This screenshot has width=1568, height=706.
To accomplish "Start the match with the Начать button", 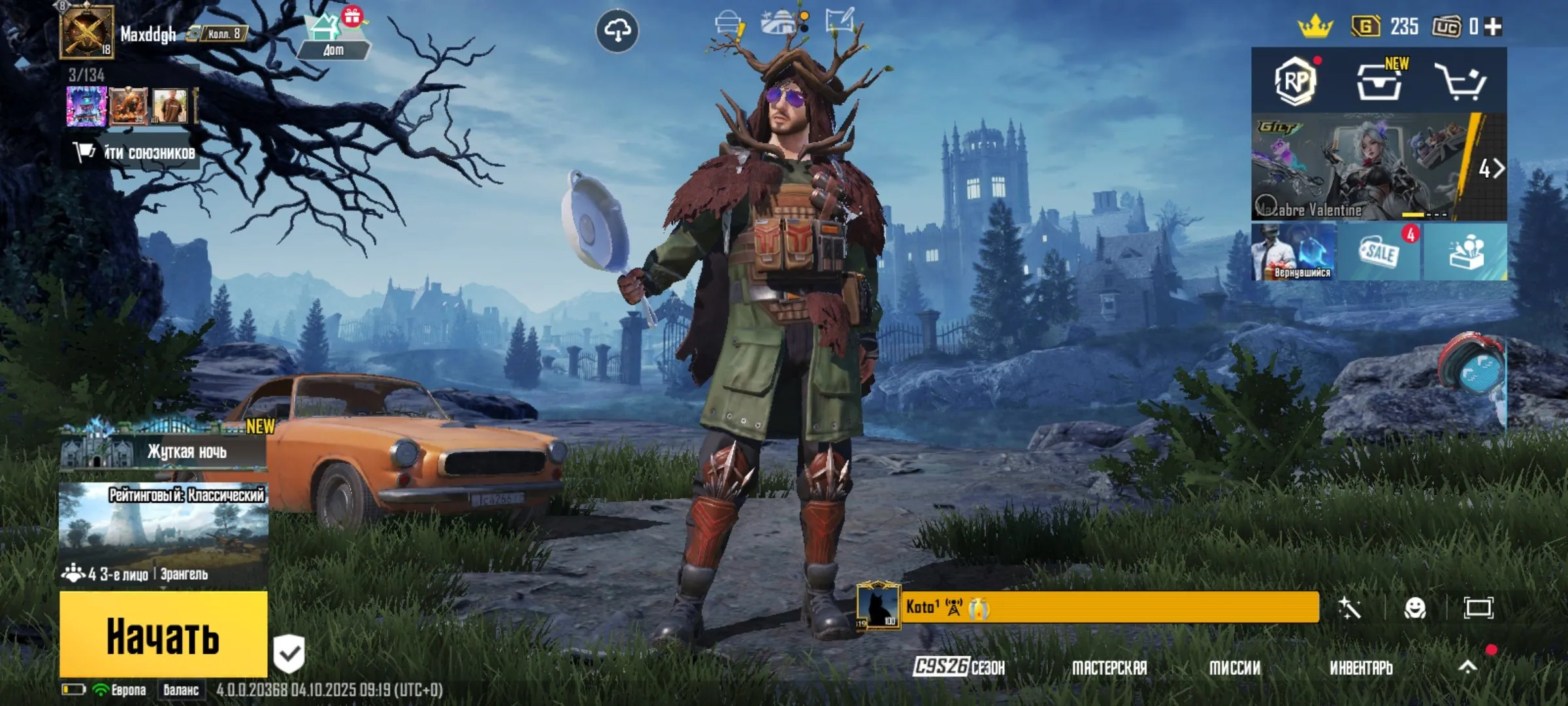I will [x=163, y=634].
